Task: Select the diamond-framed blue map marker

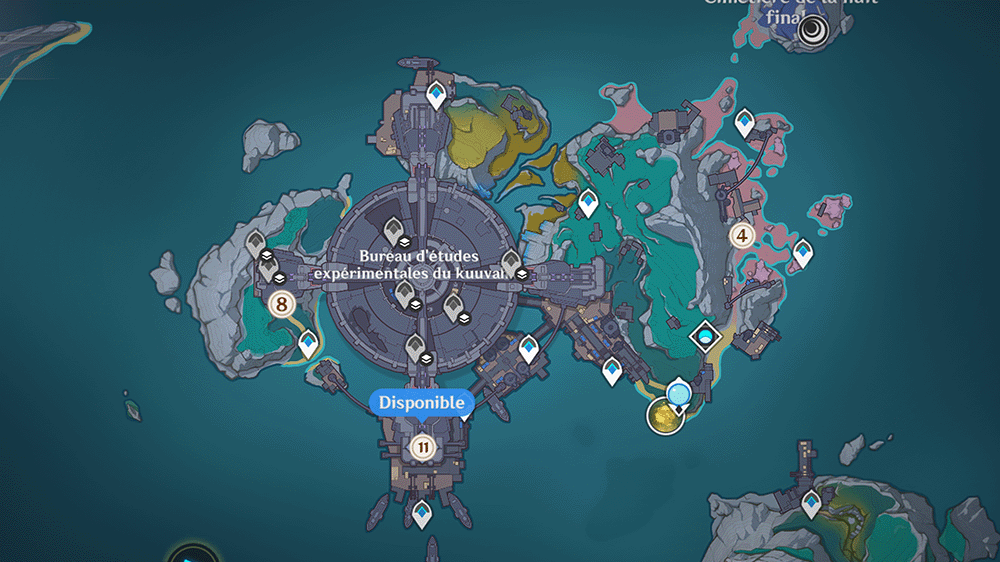Action: [x=707, y=336]
